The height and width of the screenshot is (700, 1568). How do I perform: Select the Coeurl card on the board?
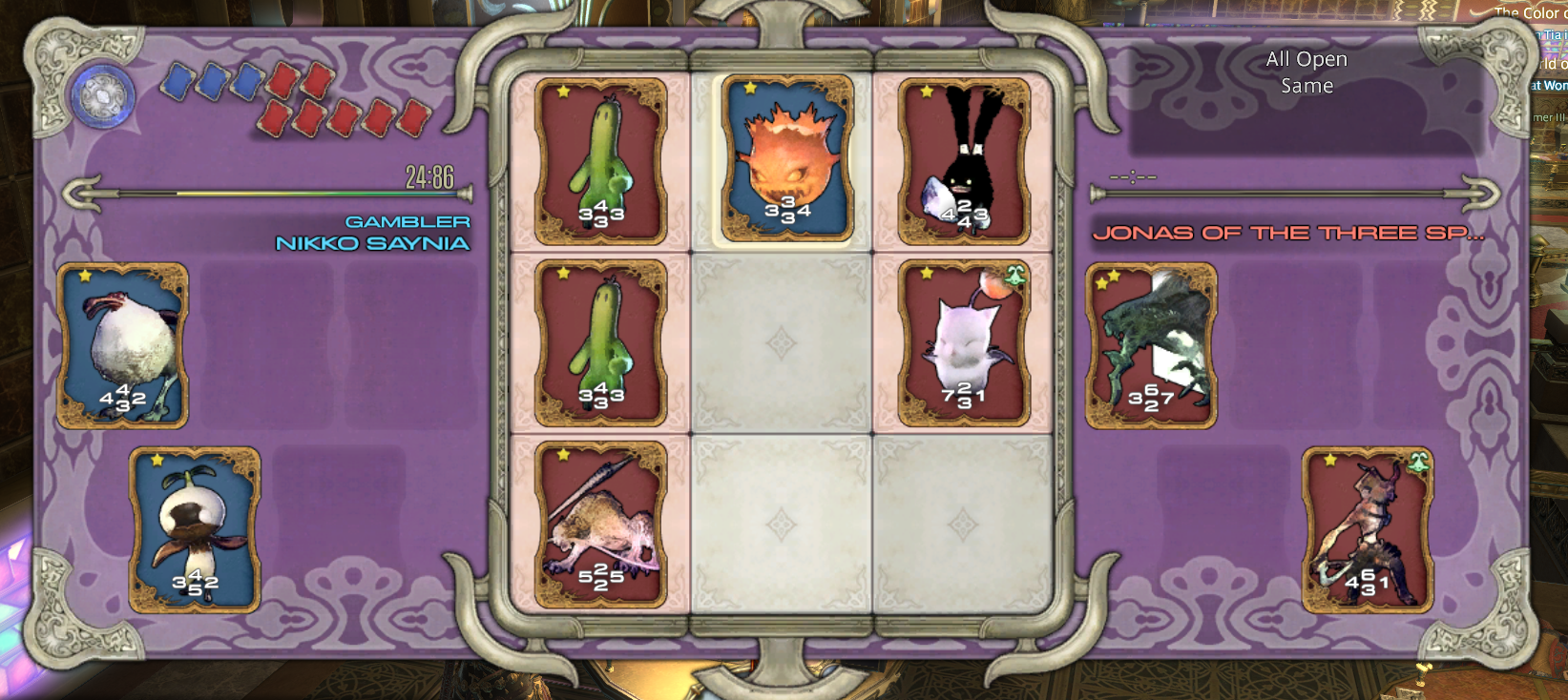600,524
